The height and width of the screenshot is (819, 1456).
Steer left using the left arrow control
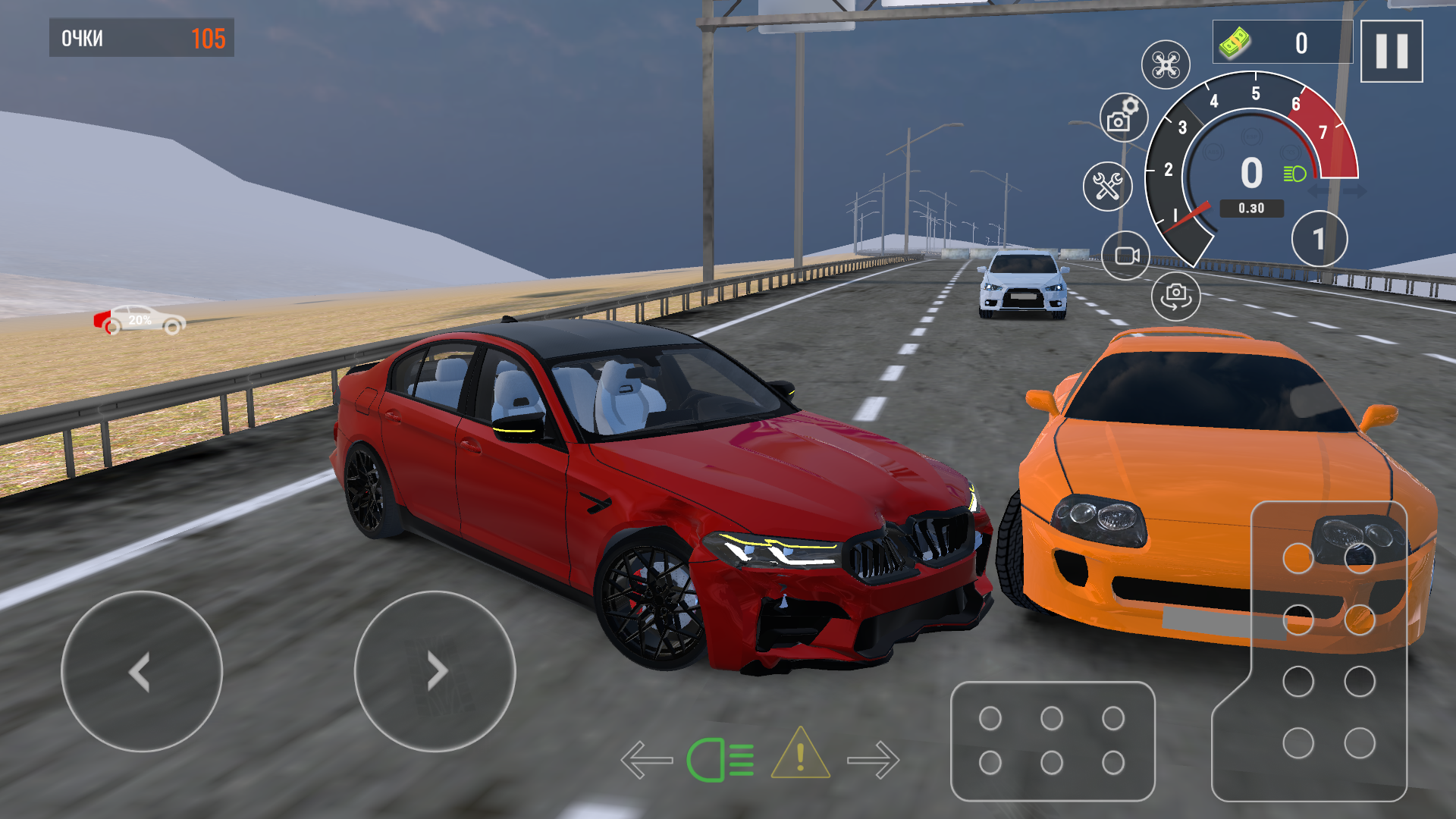point(140,672)
